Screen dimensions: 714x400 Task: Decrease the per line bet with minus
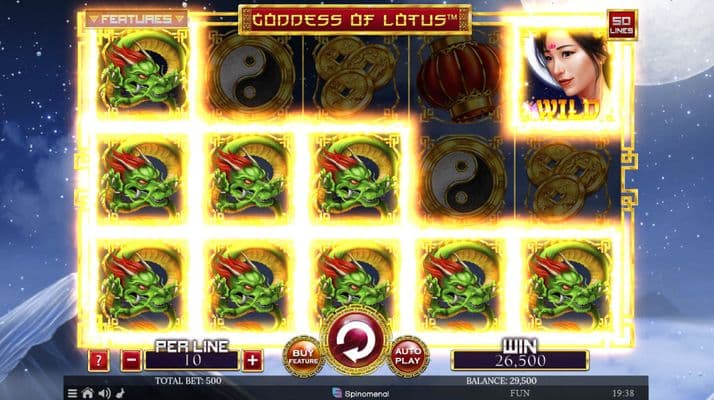pos(131,359)
